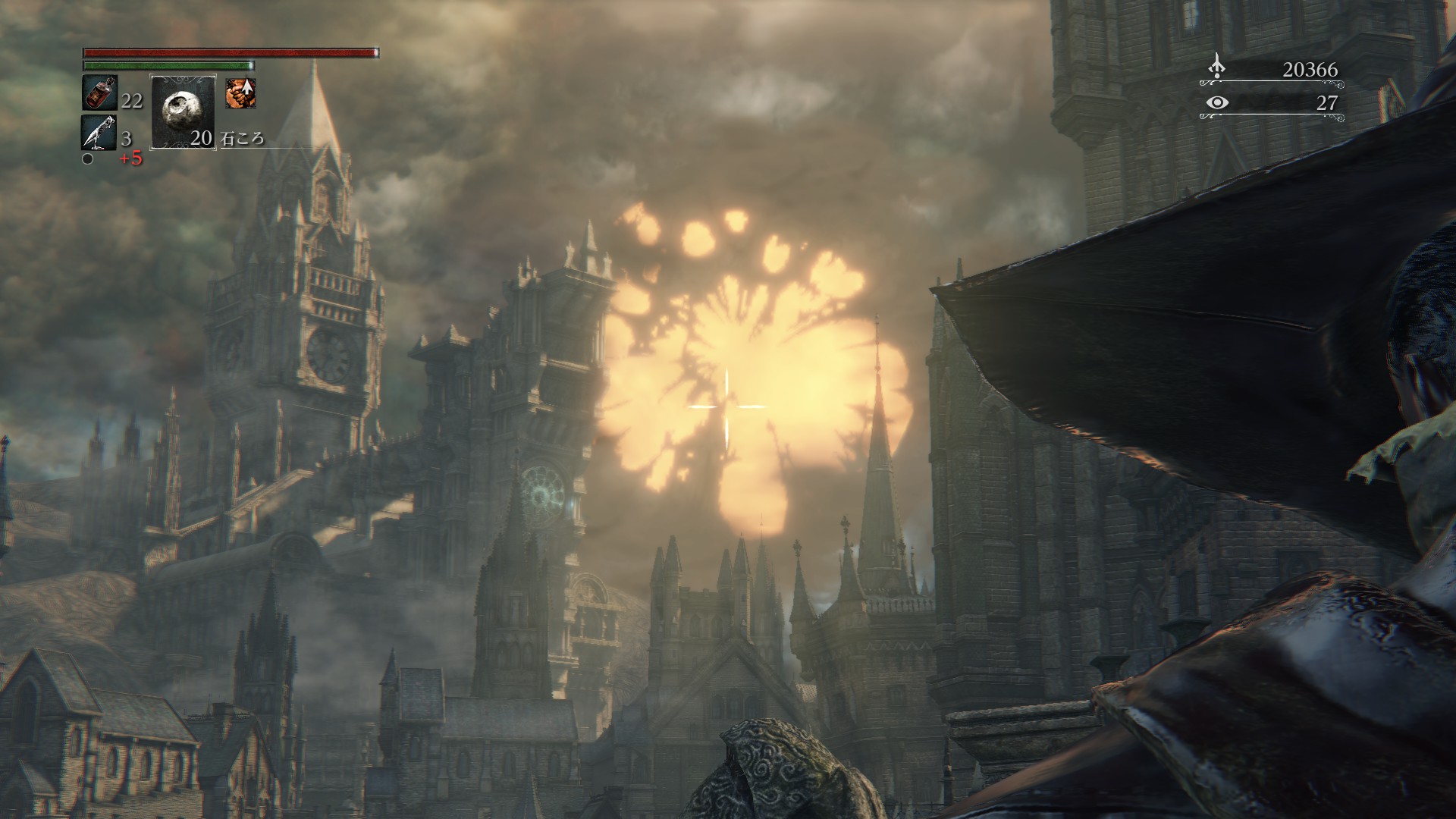Select the Blood Vial icon
The height and width of the screenshot is (819, 1456).
coord(99,93)
